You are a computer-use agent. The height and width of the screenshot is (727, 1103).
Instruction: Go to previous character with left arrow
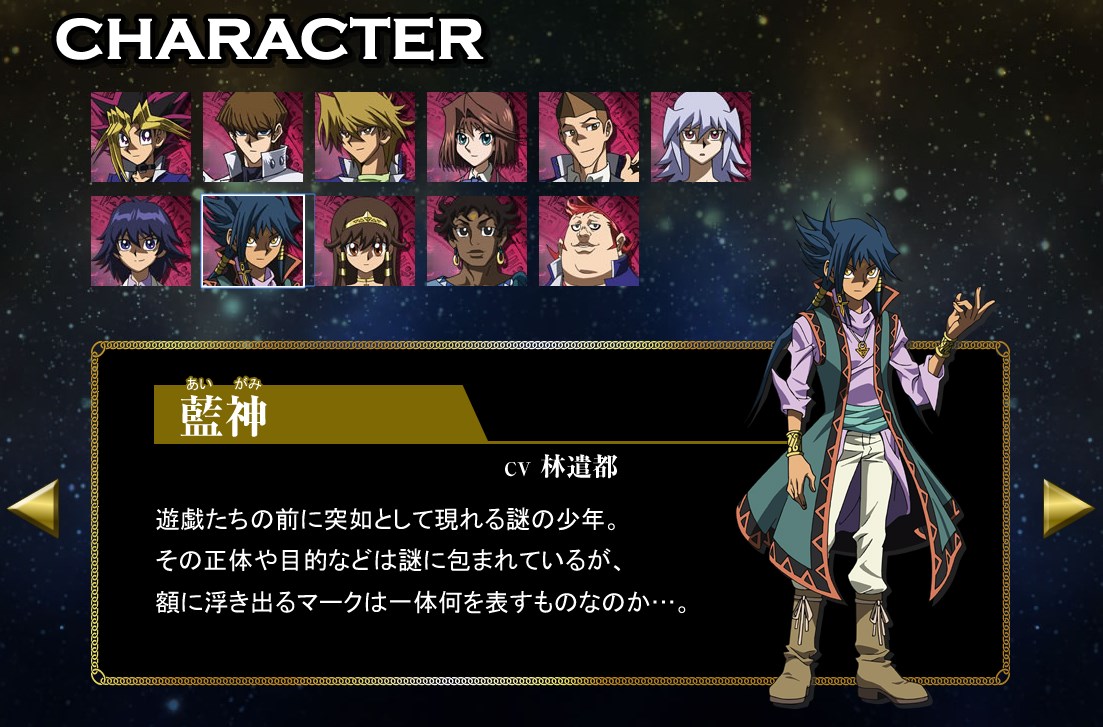point(34,508)
